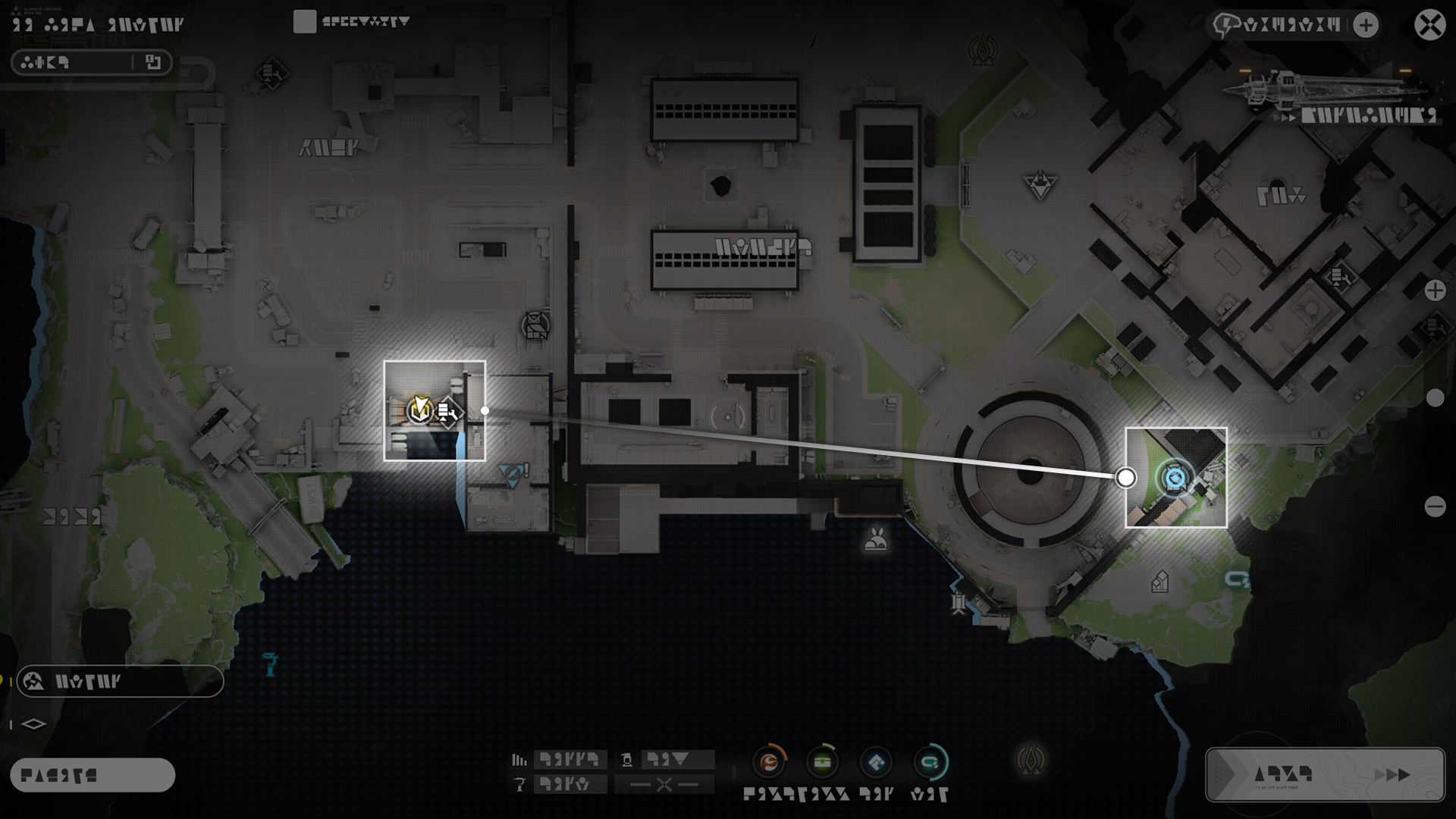Image resolution: width=1456 pixels, height=819 pixels.
Task: Click the bottom-left pill-shaped text button
Action: [93, 775]
